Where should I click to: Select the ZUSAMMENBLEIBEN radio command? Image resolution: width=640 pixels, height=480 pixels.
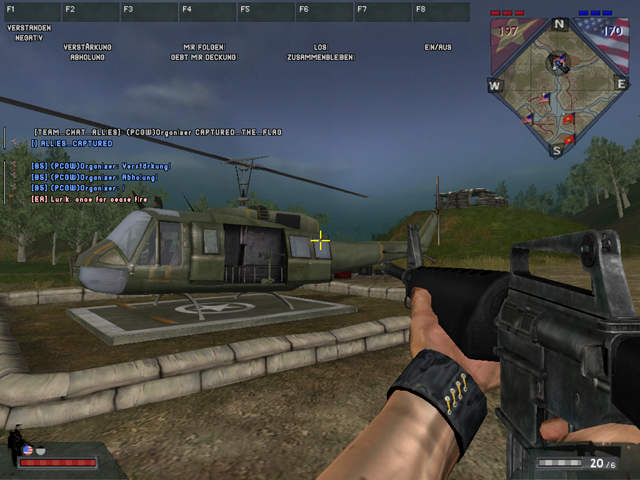coord(320,57)
